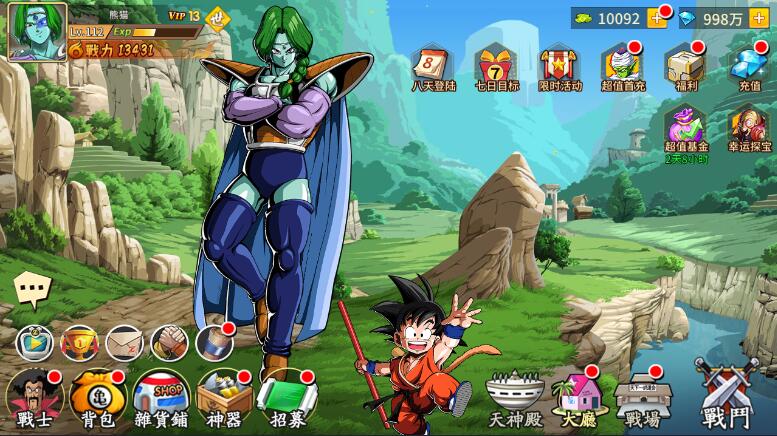Click the player avatar portrait
Image resolution: width=777 pixels, height=436 pixels.
37,31
